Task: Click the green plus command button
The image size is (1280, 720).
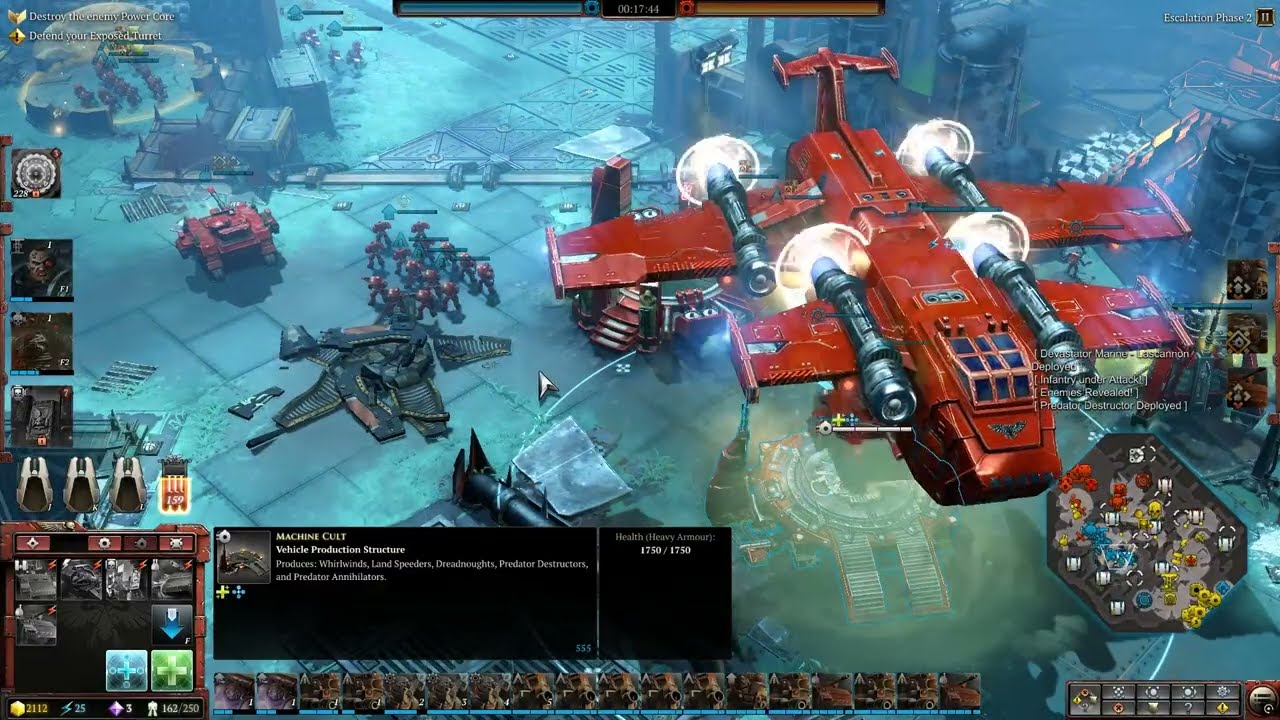Action: [x=172, y=670]
